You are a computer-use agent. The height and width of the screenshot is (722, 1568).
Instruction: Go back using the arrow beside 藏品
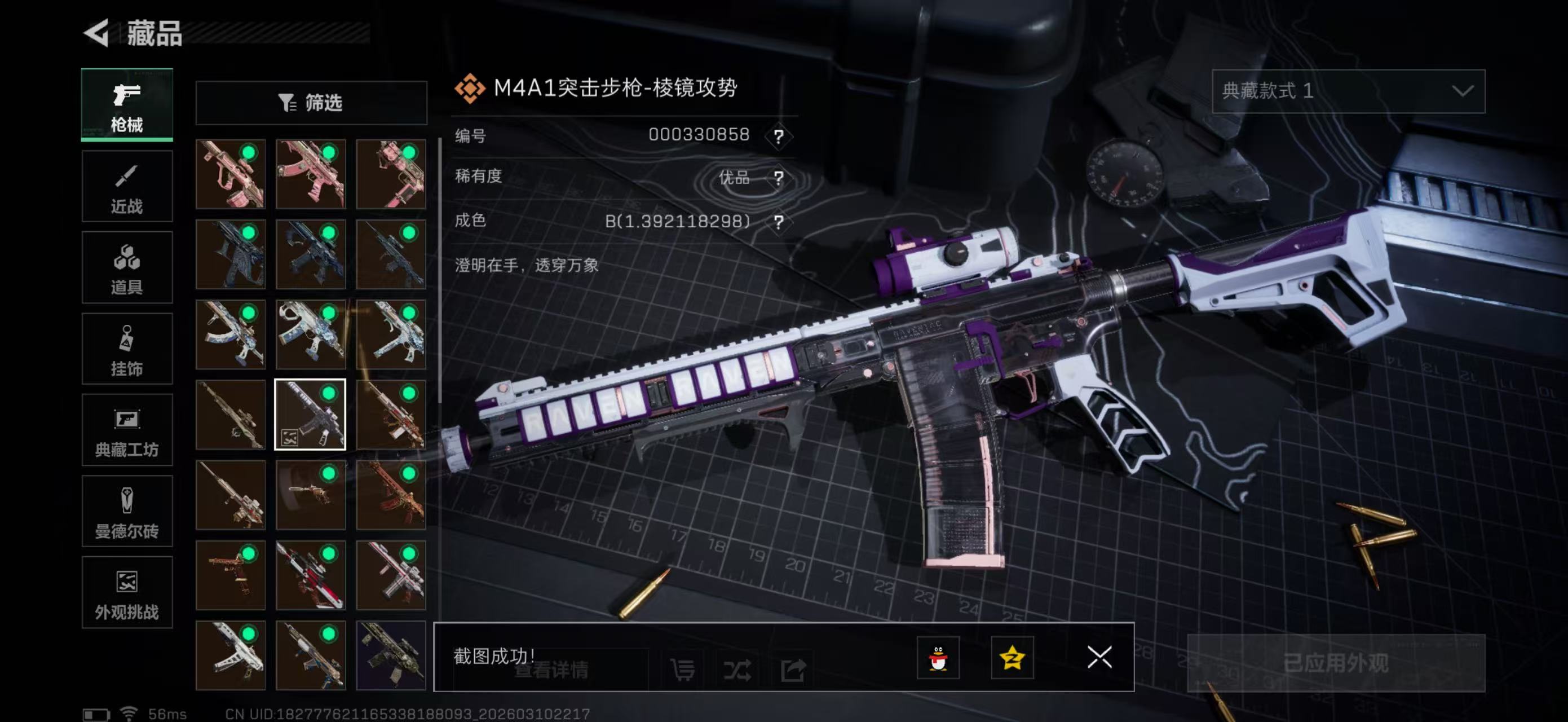98,32
